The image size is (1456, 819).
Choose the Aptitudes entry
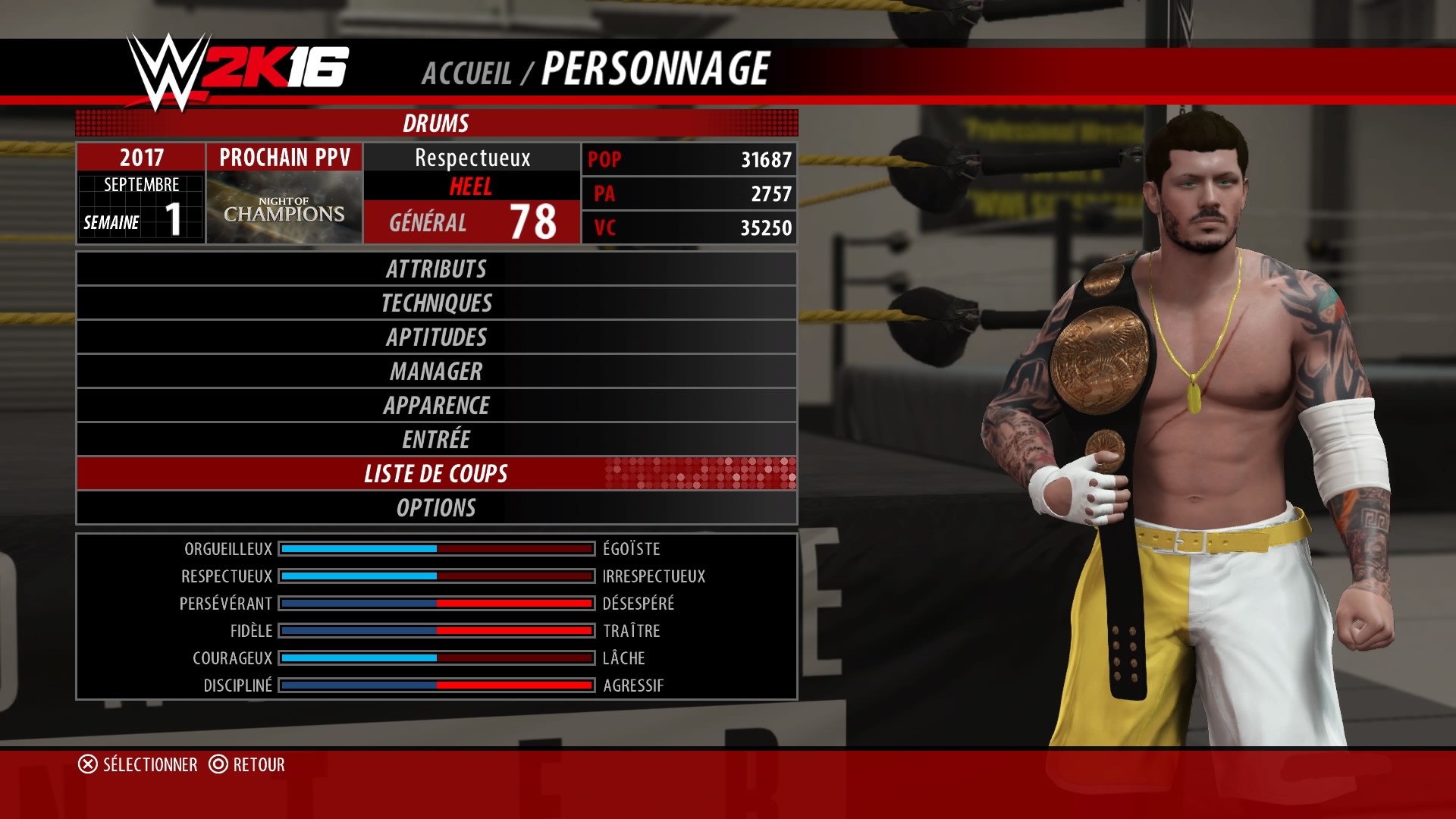[436, 337]
